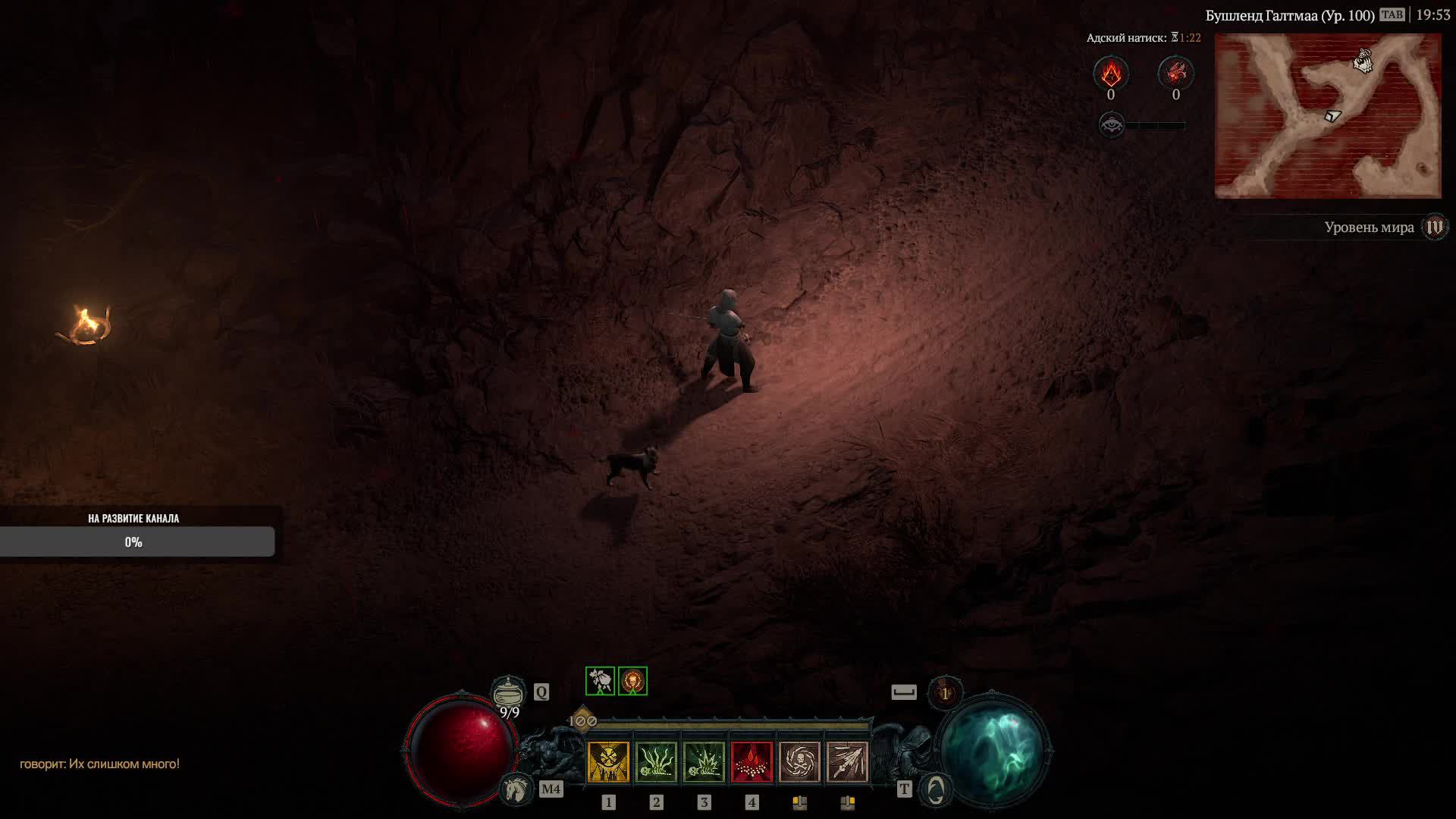
Task: Activate the yellow crossed-bones skill in slot 1
Action: [x=608, y=761]
